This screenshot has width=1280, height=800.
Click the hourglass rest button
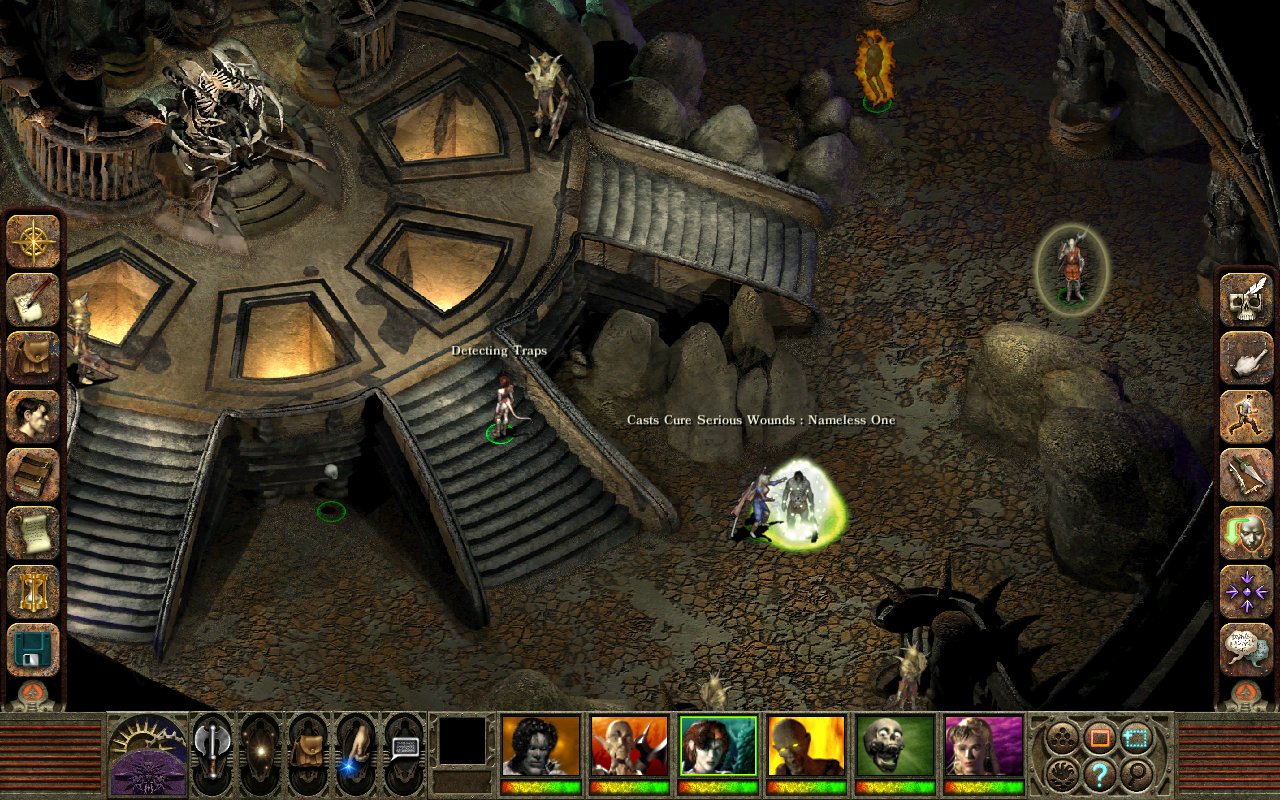coord(34,589)
